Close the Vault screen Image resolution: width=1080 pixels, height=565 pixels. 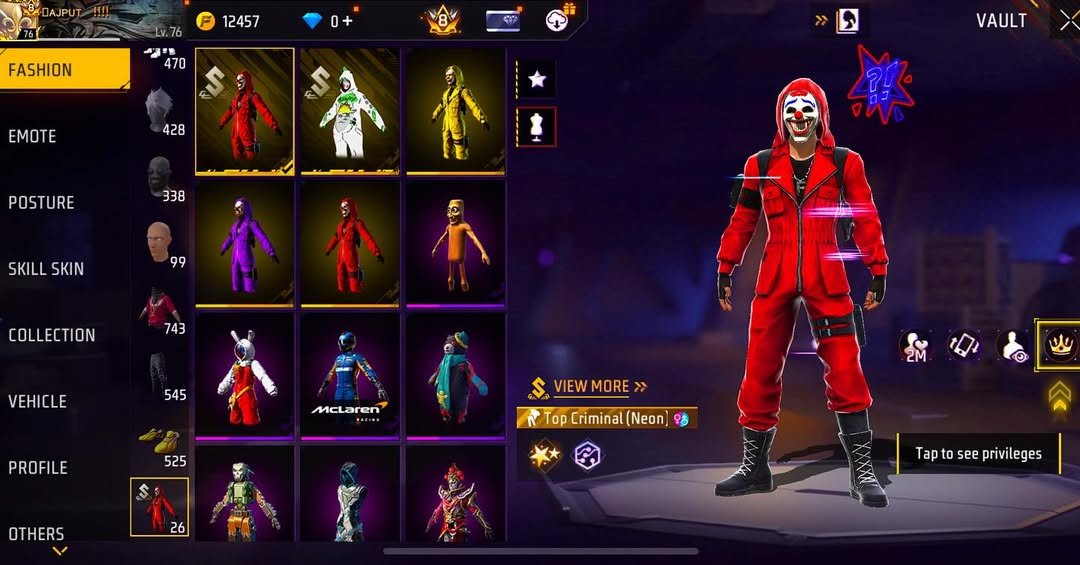(x=1068, y=21)
